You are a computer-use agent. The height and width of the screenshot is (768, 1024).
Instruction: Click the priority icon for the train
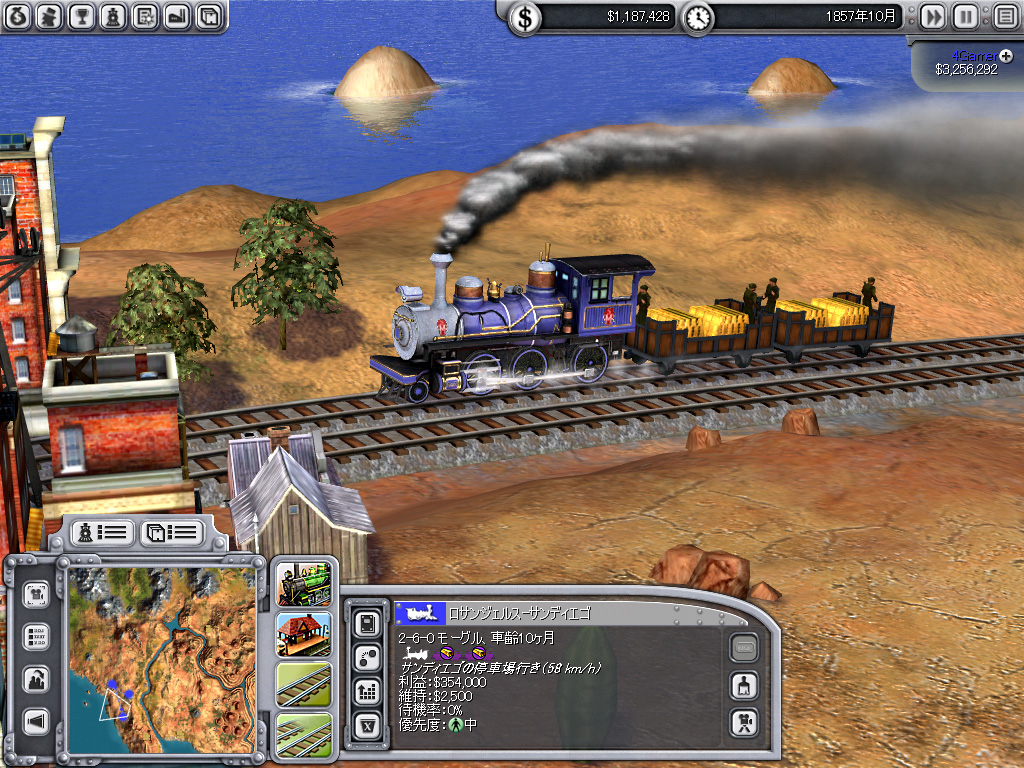(x=455, y=725)
